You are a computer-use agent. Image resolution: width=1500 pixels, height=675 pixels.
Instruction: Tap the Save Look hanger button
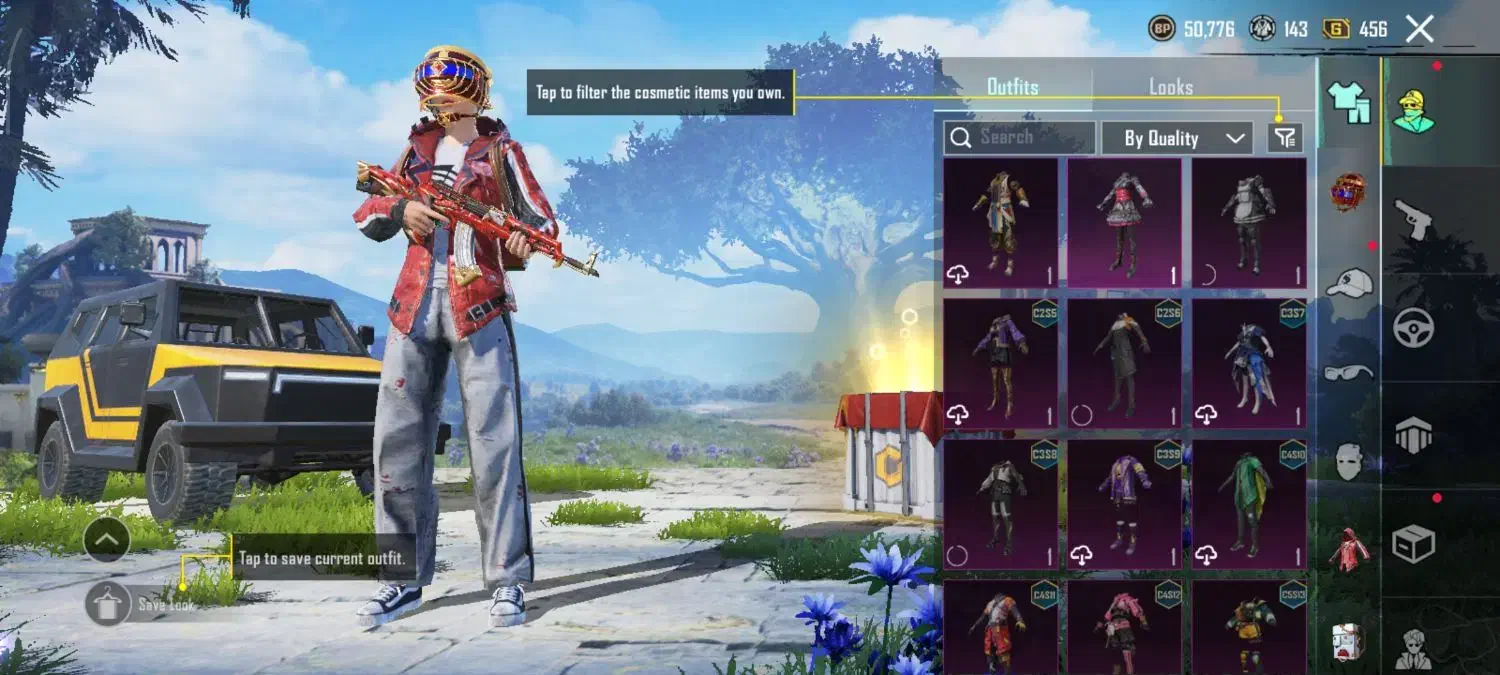107,604
